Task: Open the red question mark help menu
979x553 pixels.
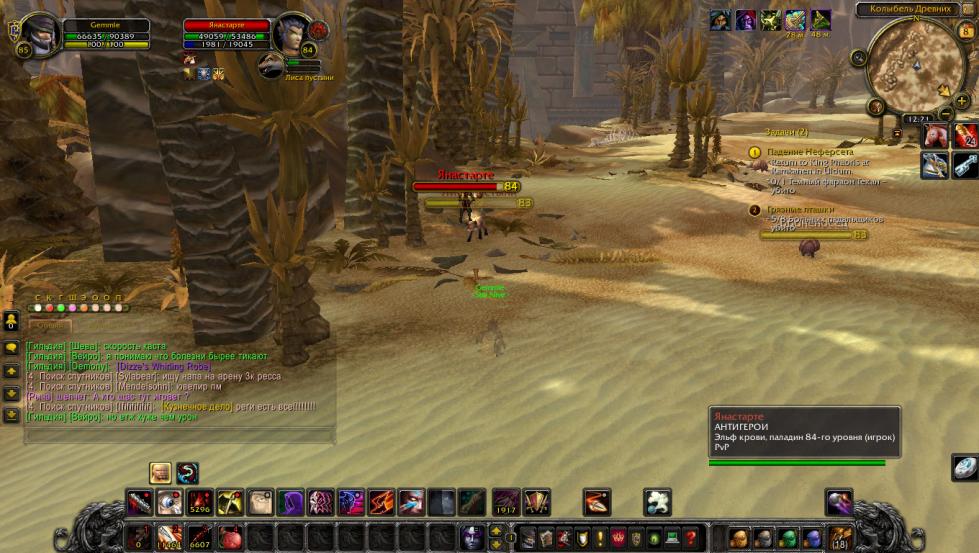Action: tap(690, 538)
